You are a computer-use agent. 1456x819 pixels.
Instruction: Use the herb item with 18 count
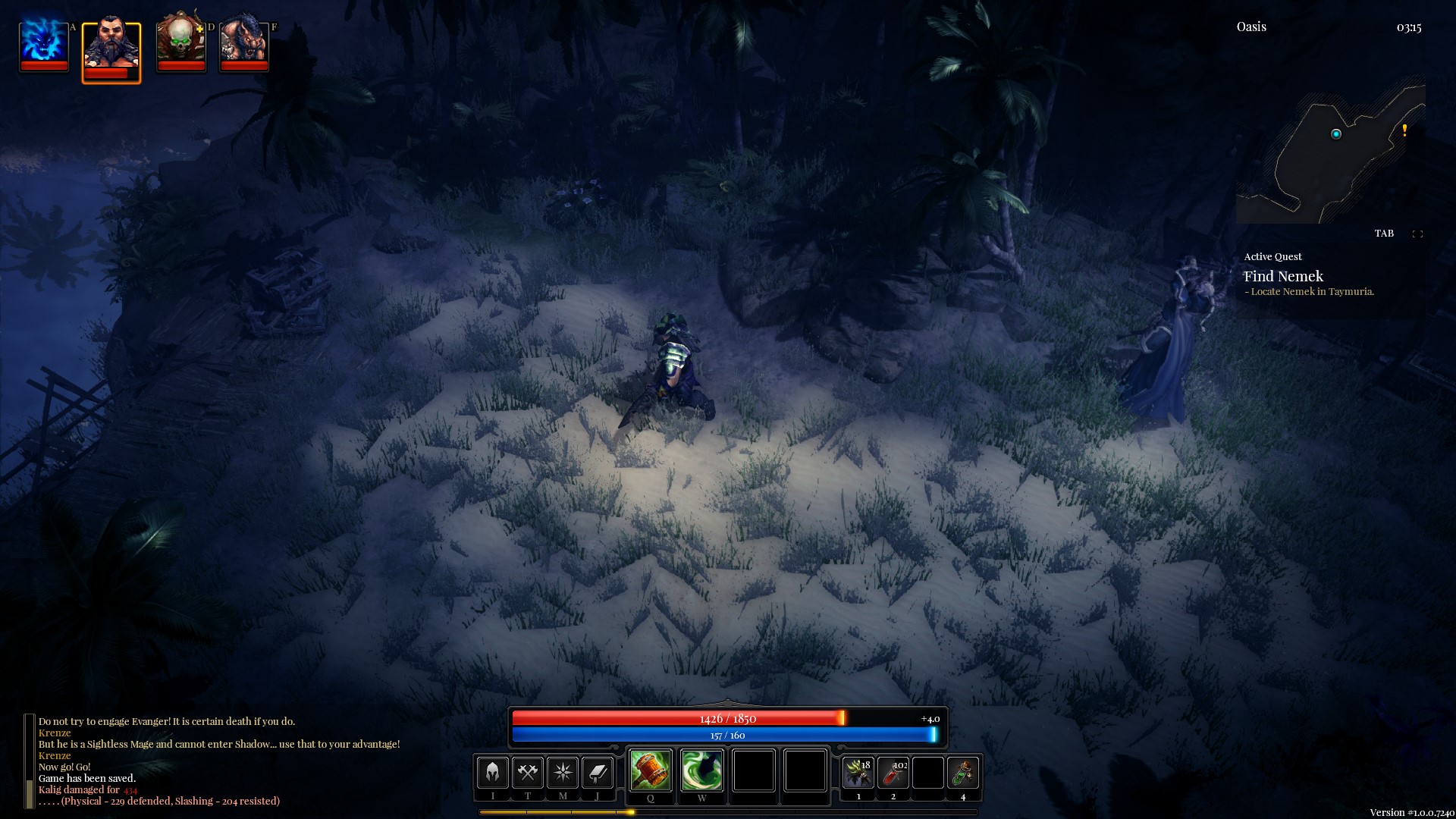click(858, 773)
